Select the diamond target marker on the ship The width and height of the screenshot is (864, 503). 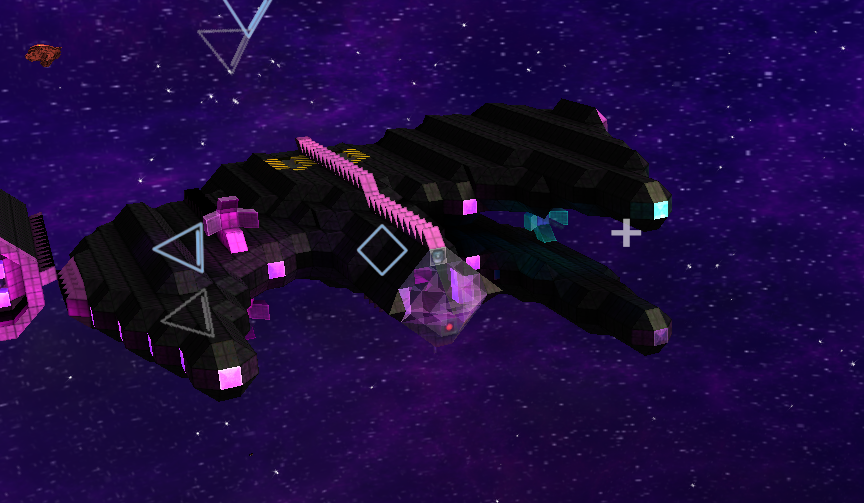point(382,249)
